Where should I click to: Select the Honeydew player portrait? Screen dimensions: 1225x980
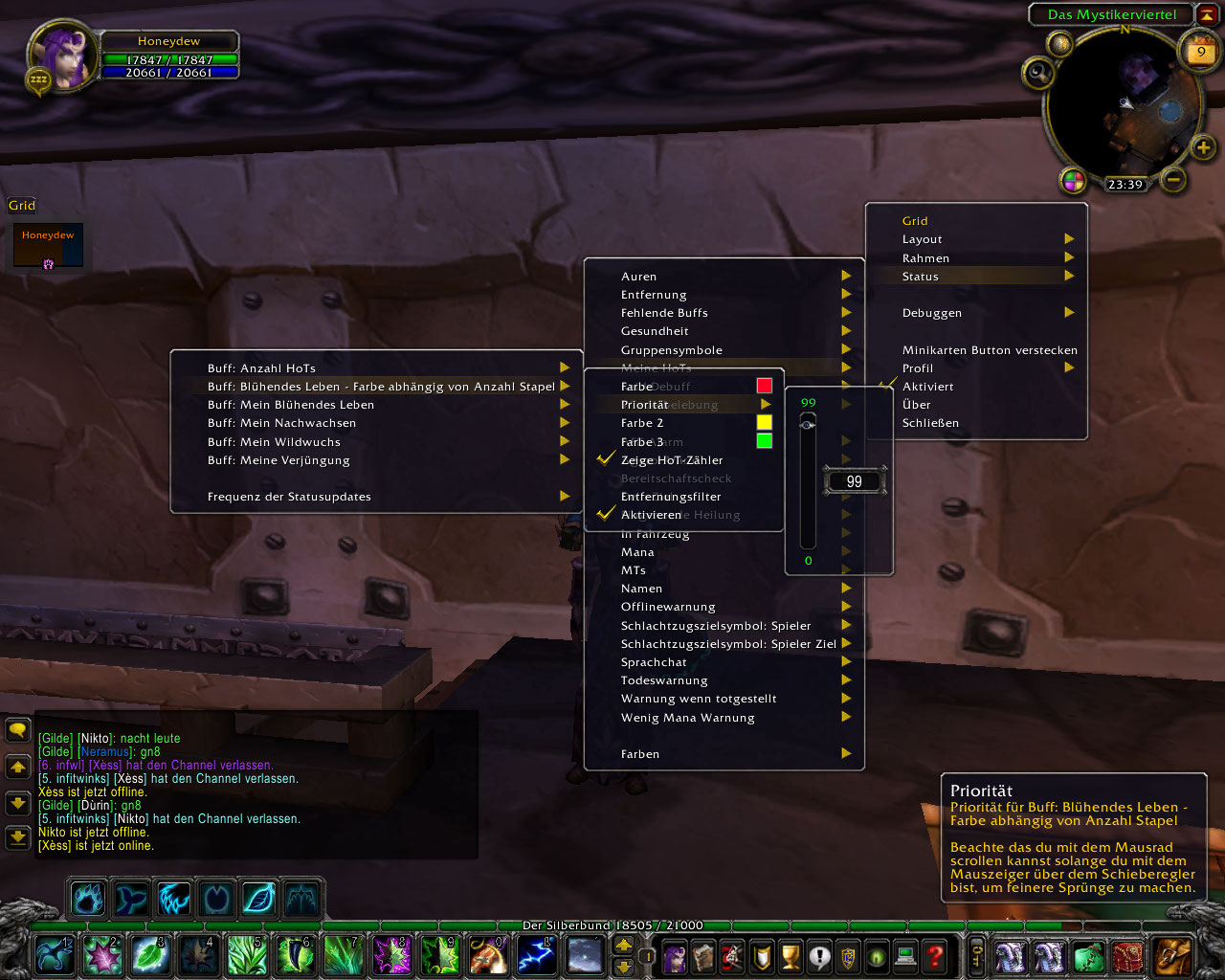pos(64,56)
